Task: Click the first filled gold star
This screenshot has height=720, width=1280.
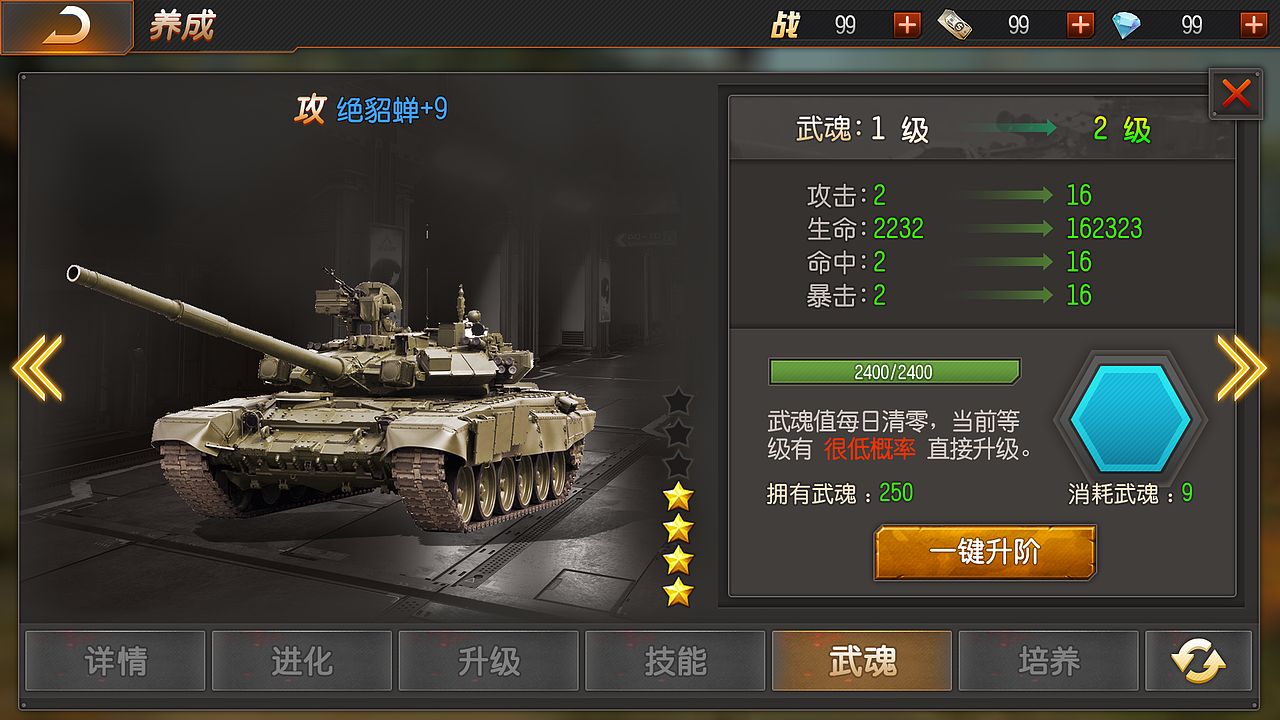Action: coord(679,494)
